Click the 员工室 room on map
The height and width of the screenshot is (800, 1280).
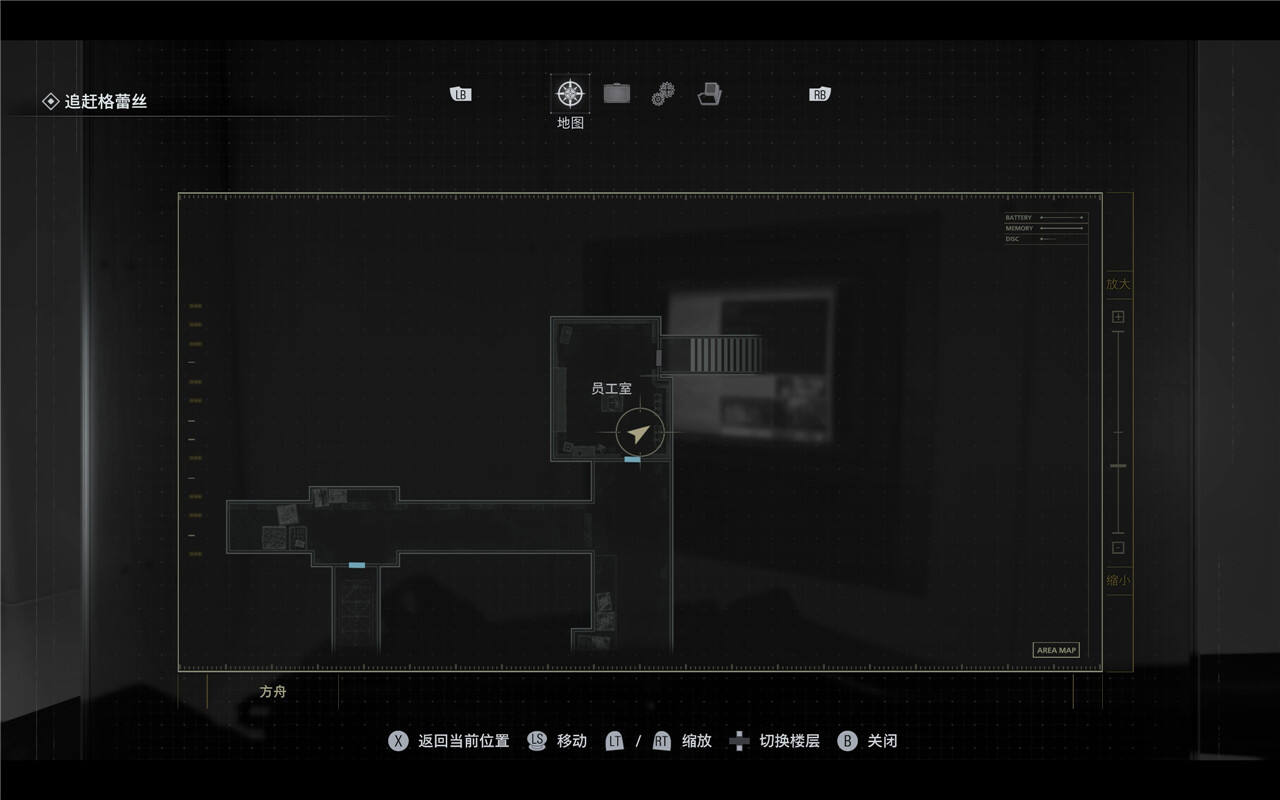click(611, 388)
